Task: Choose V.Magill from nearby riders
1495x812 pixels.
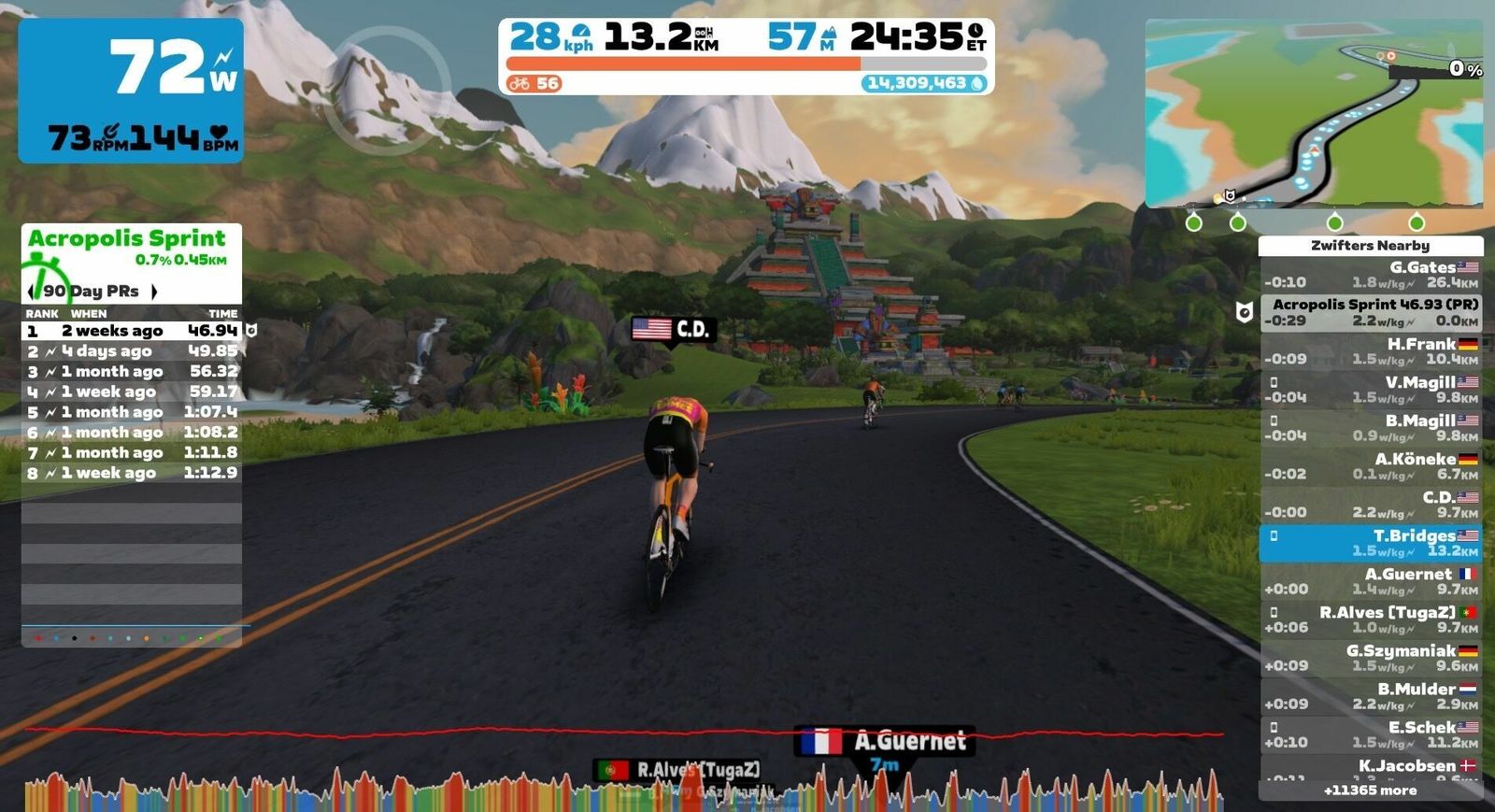Action: (x=1370, y=390)
